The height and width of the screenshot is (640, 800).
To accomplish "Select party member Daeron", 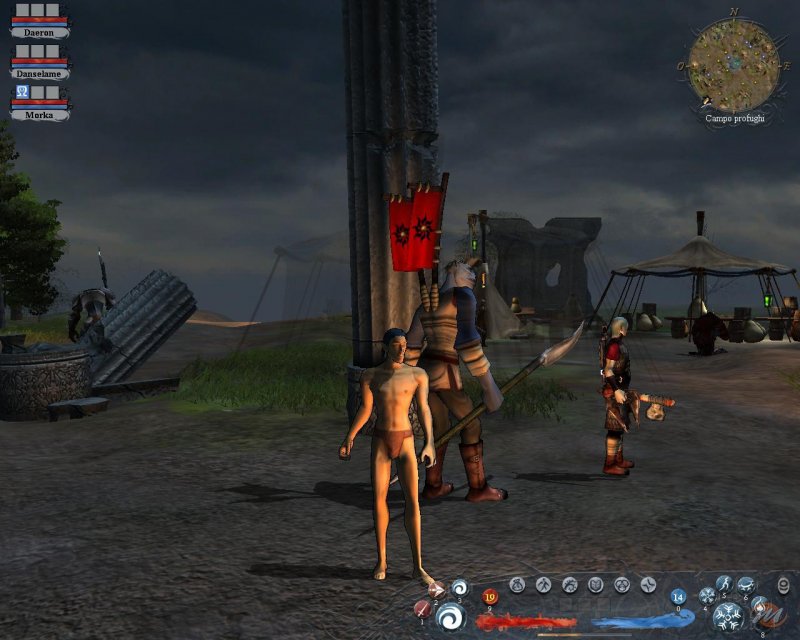I will (x=40, y=32).
